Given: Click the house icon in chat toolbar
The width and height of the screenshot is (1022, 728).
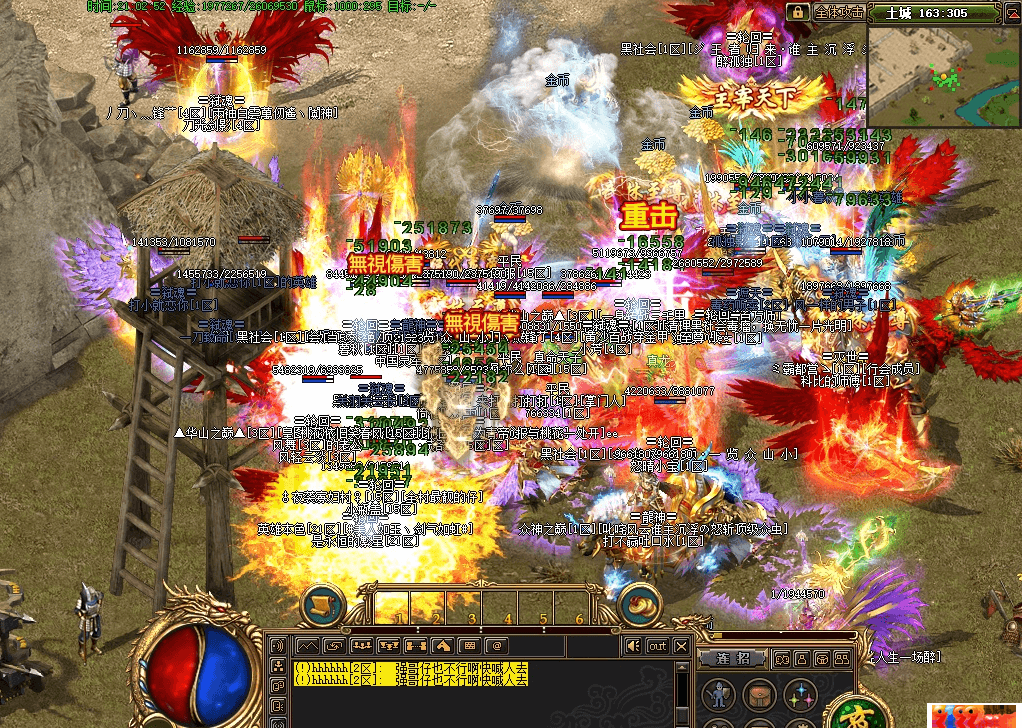Looking at the screenshot, I should (444, 646).
